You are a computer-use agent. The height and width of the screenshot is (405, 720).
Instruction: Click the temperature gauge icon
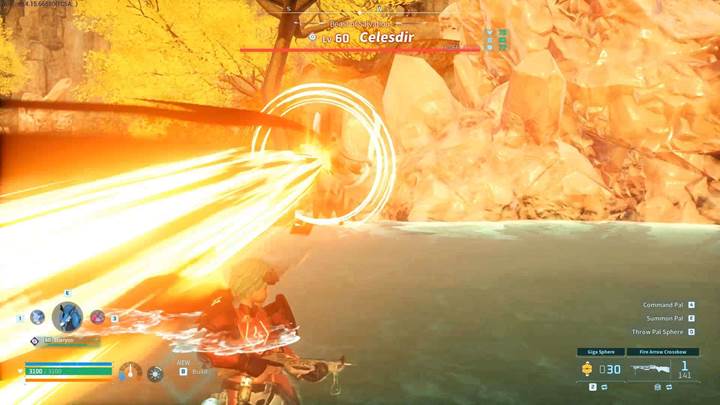coord(130,373)
